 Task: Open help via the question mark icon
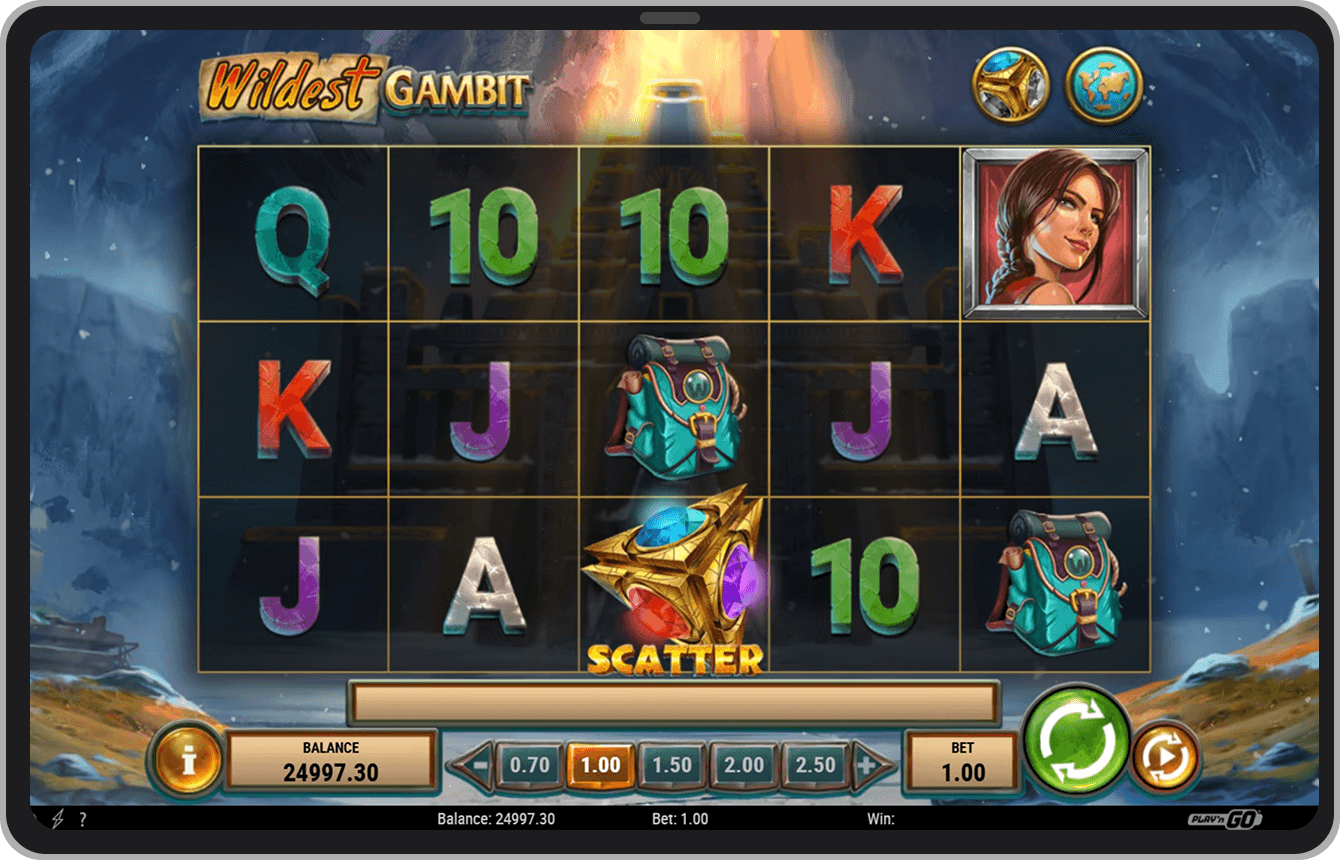click(82, 818)
